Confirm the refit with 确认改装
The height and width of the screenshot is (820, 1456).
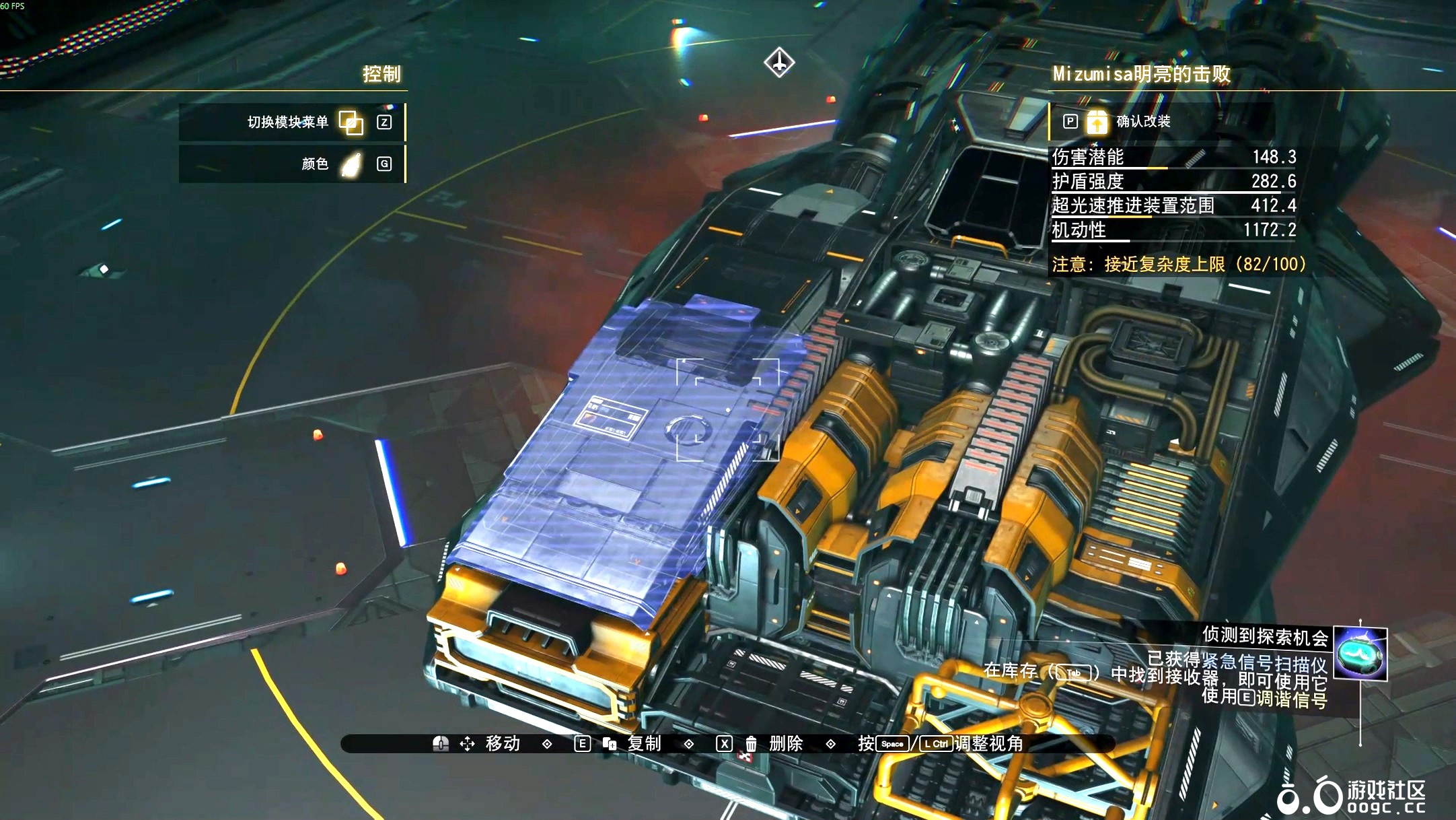pos(1097,122)
